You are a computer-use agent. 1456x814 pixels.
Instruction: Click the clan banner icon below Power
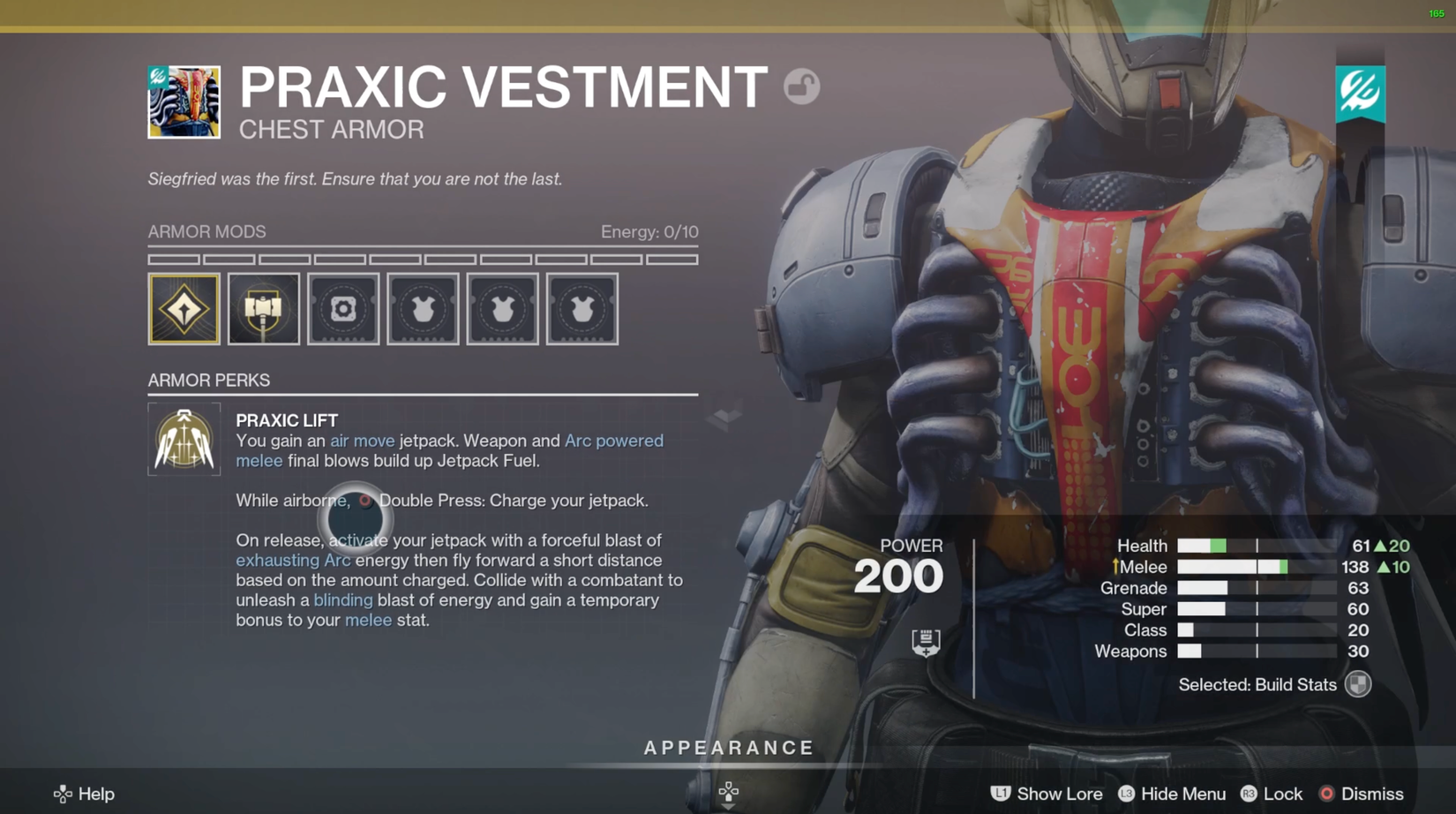(x=925, y=642)
